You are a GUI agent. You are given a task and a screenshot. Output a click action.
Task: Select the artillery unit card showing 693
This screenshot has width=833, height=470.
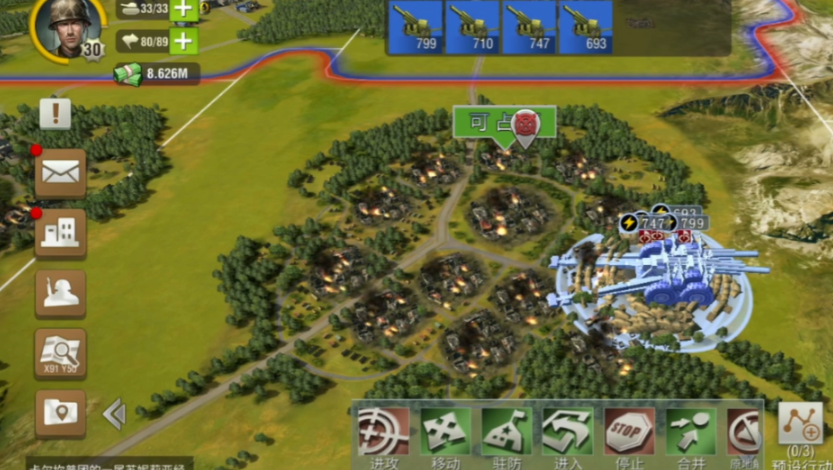[x=585, y=26]
